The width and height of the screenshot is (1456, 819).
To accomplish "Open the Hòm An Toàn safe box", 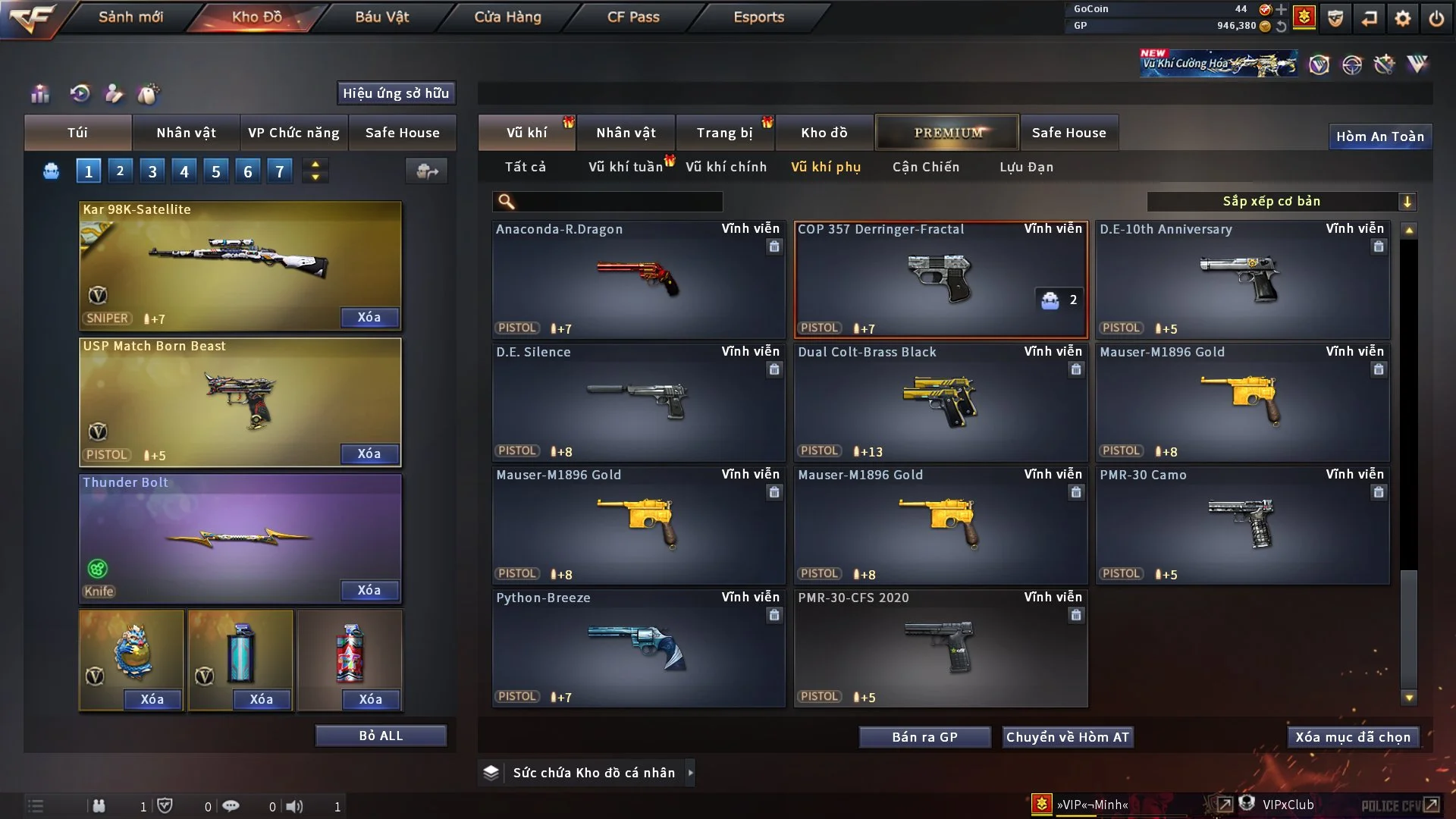I will (1379, 136).
